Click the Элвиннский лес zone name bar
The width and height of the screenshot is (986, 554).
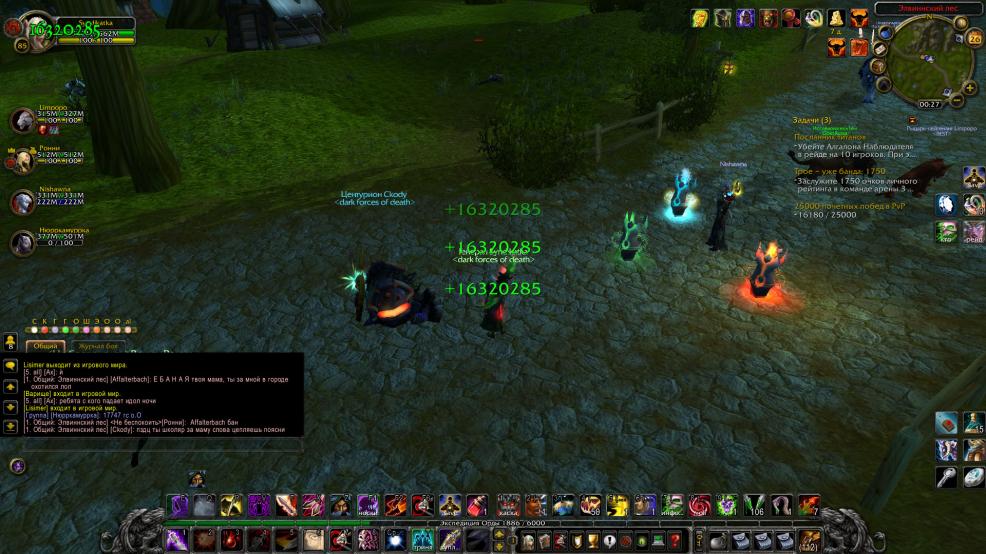928,8
